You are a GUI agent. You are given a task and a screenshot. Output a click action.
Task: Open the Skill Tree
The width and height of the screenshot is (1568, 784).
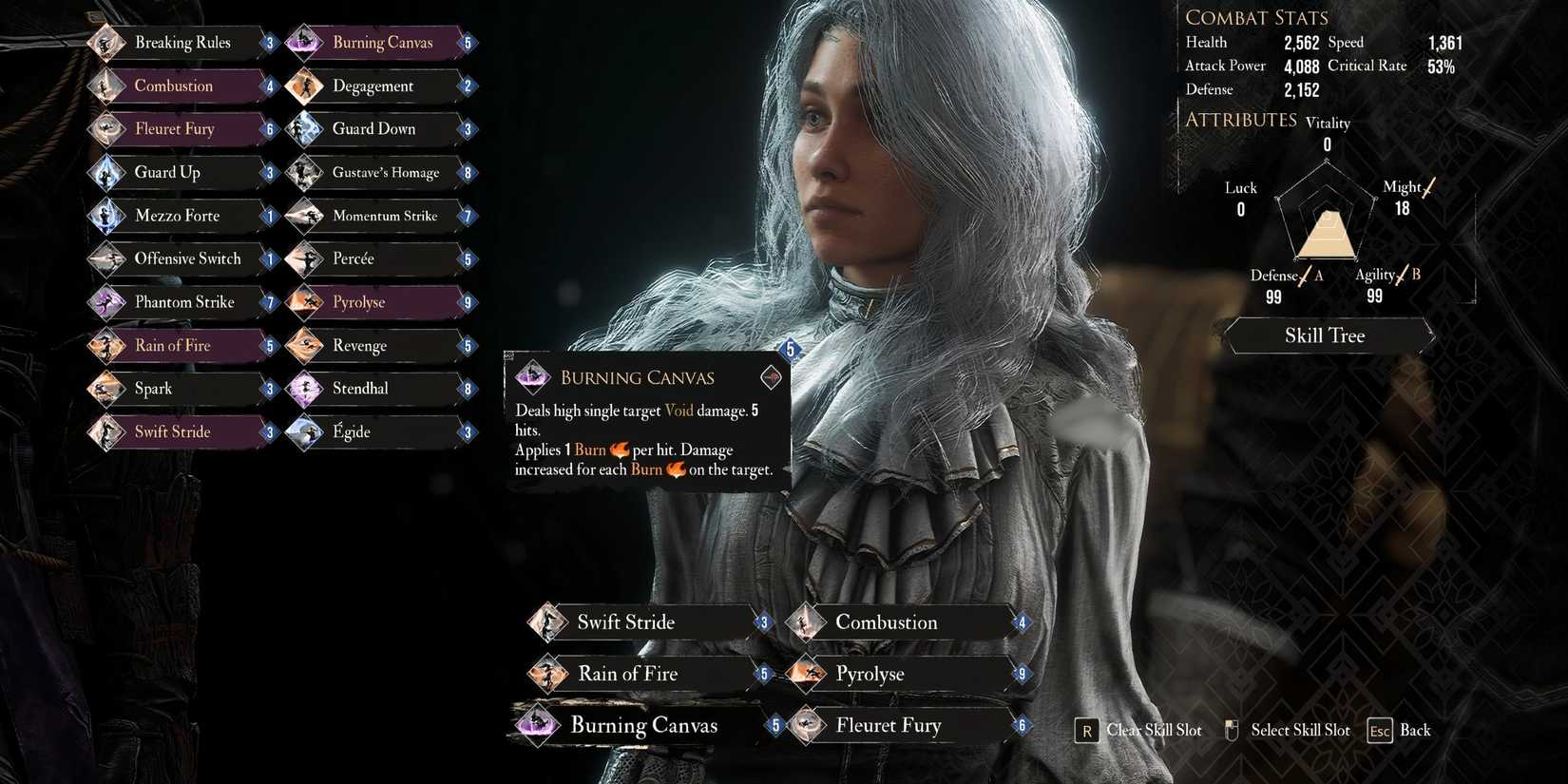1325,335
